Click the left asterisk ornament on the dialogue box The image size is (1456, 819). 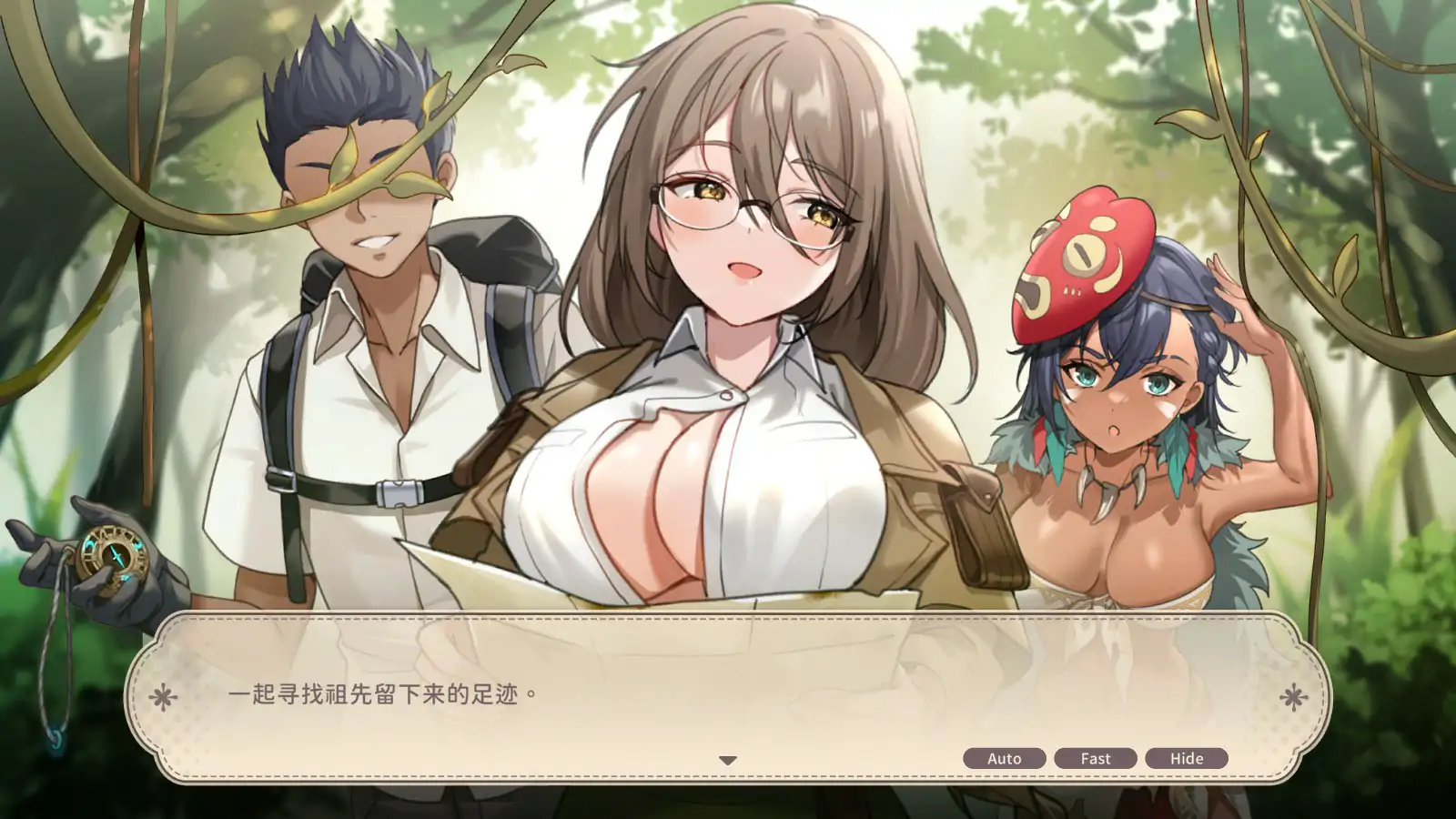tap(164, 695)
